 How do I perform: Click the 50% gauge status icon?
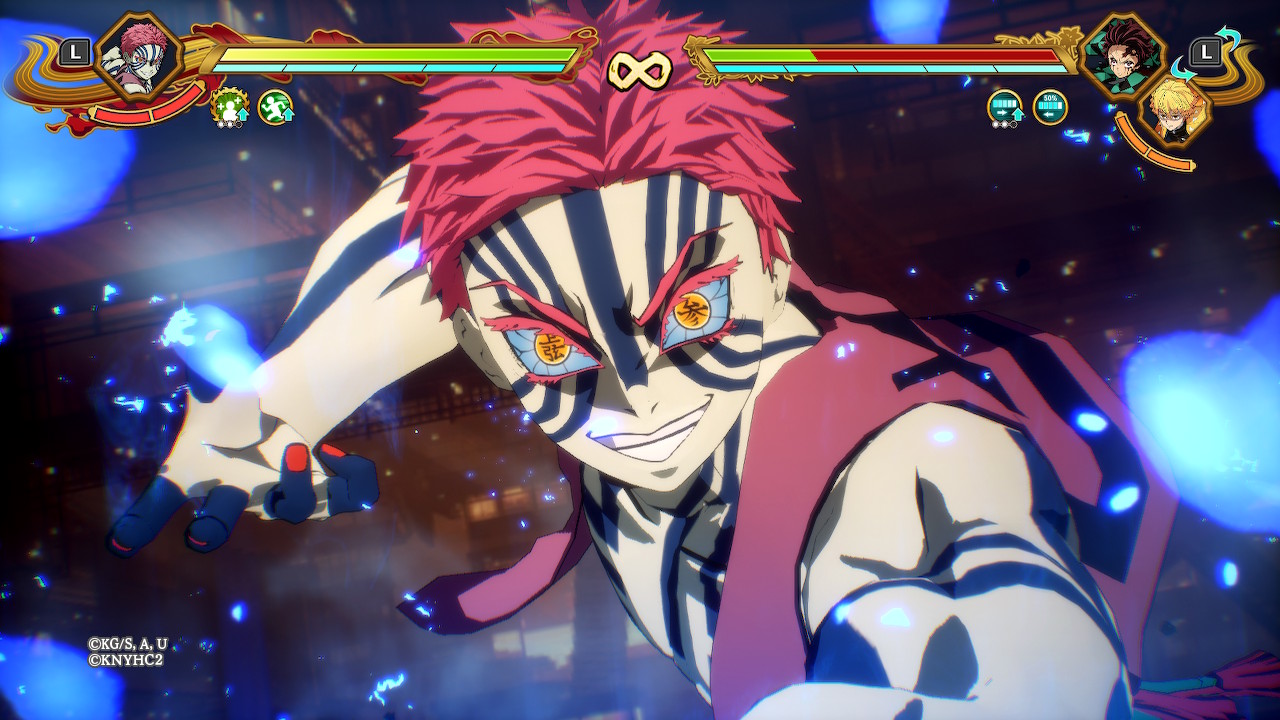pos(1050,107)
